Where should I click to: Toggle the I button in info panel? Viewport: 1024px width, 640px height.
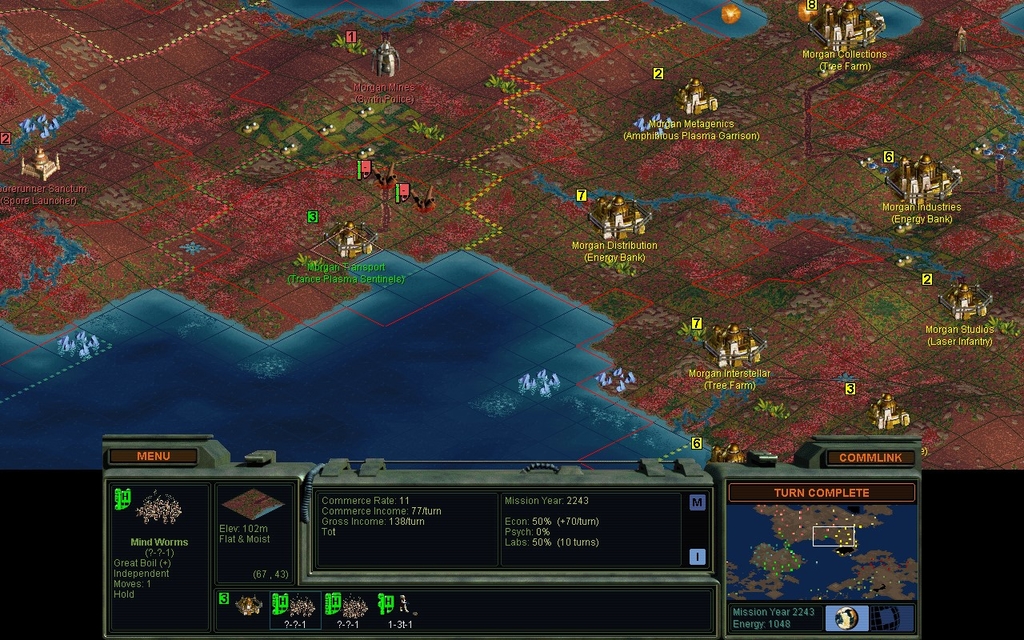[696, 557]
